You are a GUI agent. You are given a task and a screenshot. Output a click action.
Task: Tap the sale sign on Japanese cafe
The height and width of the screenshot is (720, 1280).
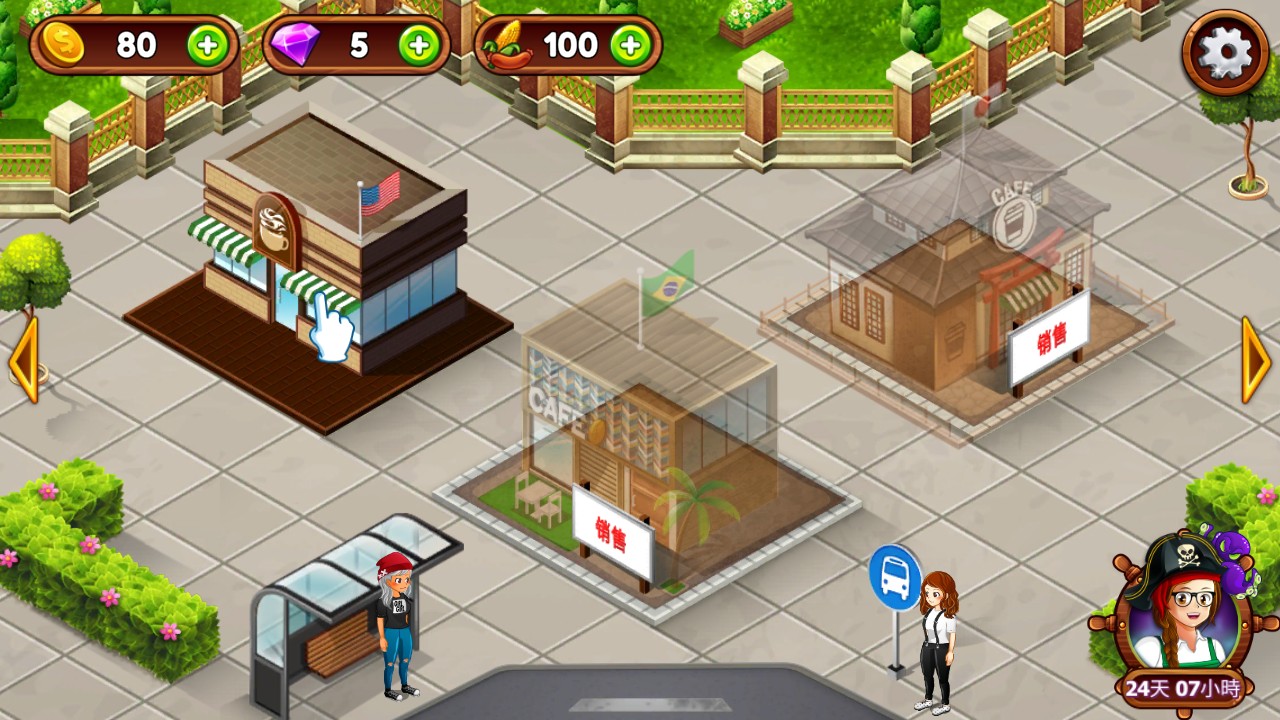point(1049,340)
